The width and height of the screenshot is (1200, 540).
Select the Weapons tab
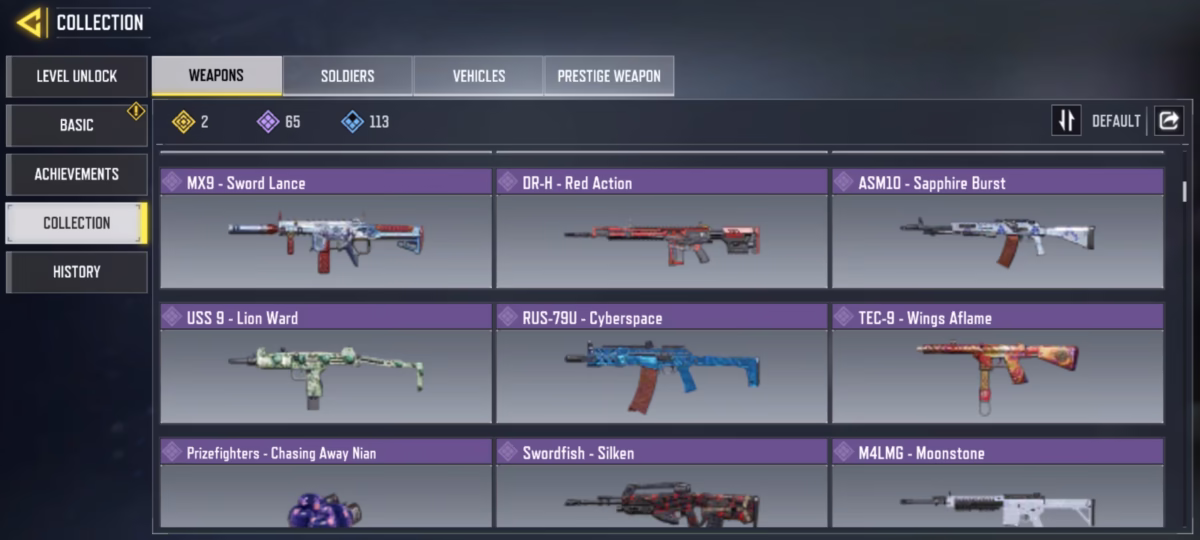tap(216, 76)
